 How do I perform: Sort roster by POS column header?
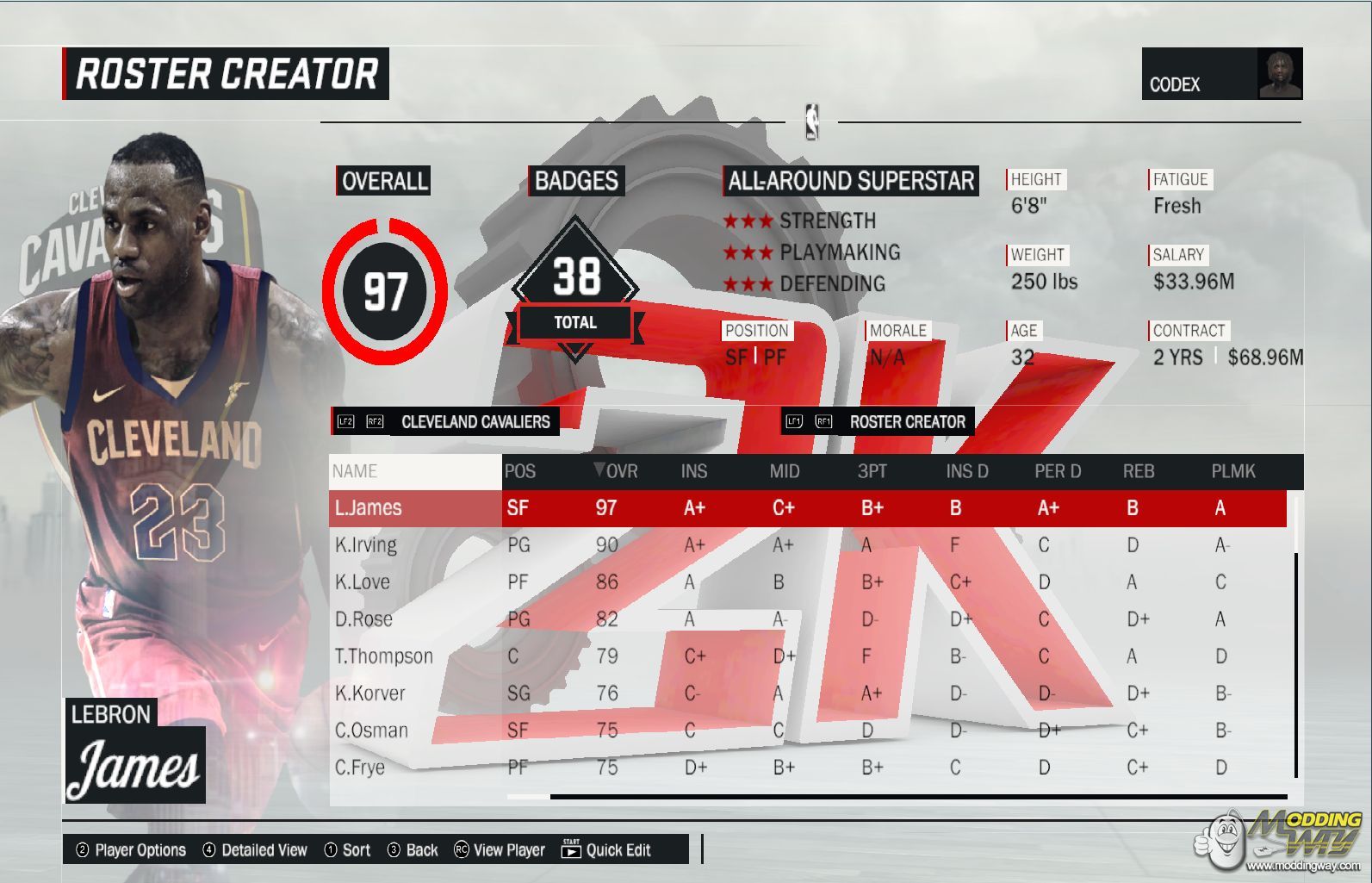(520, 471)
